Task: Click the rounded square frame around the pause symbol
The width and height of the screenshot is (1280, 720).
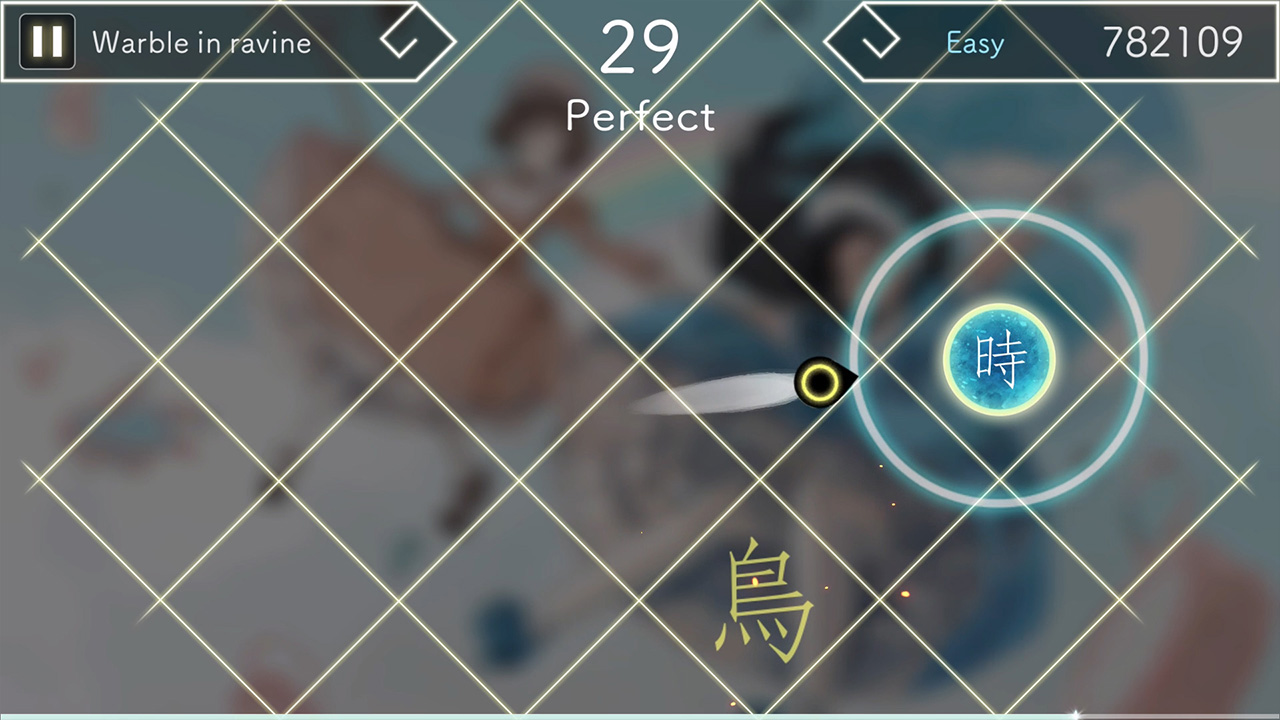Action: [x=46, y=42]
